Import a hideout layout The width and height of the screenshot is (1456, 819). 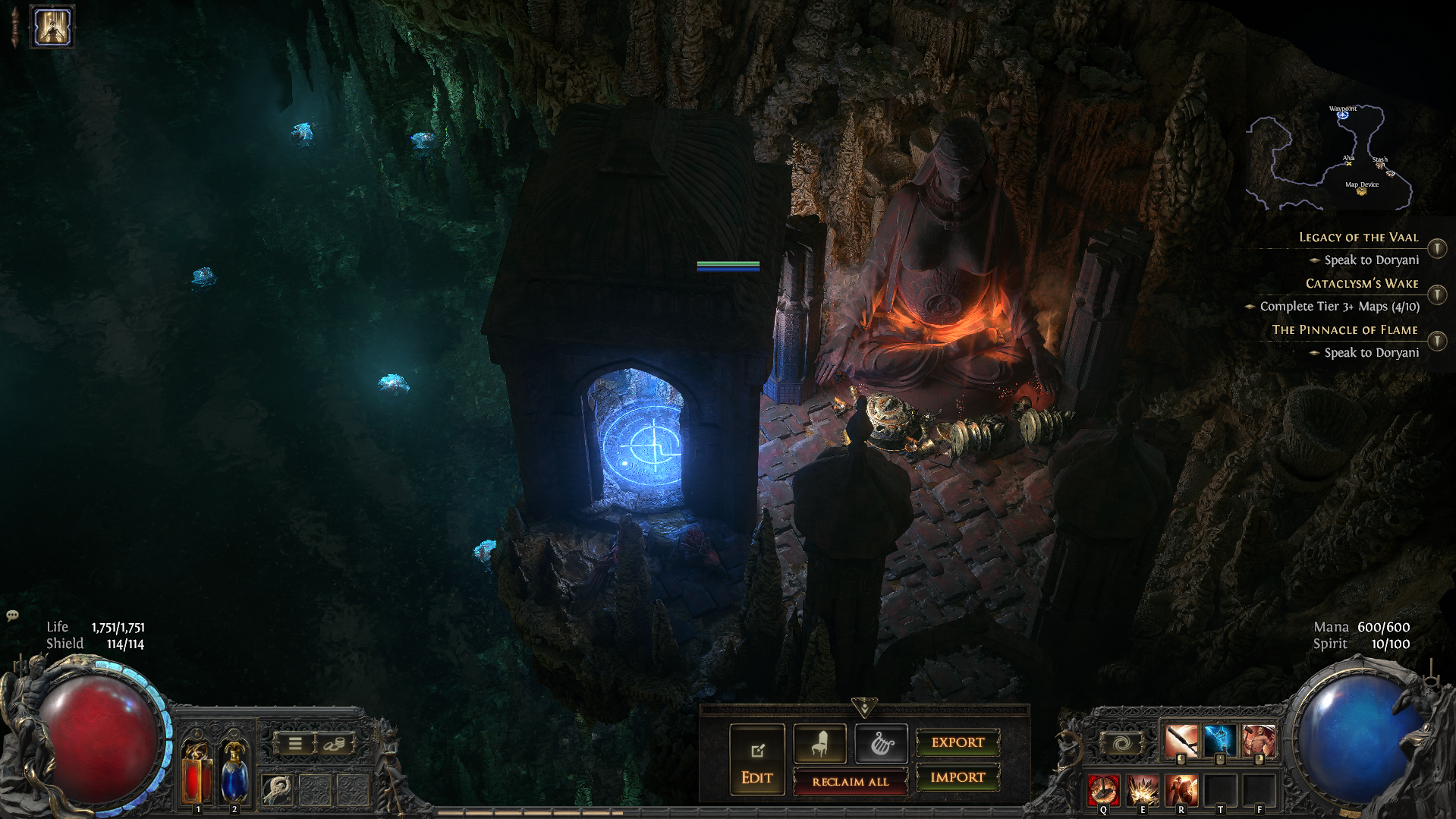958,777
